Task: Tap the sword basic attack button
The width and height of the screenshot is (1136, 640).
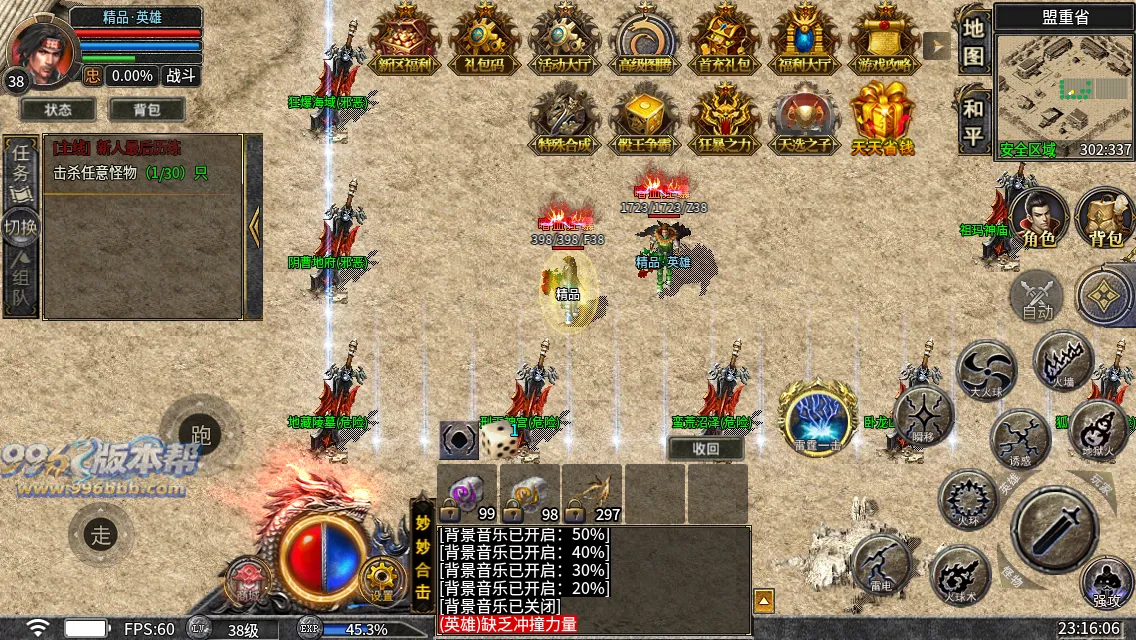Action: pyautogui.click(x=1055, y=527)
